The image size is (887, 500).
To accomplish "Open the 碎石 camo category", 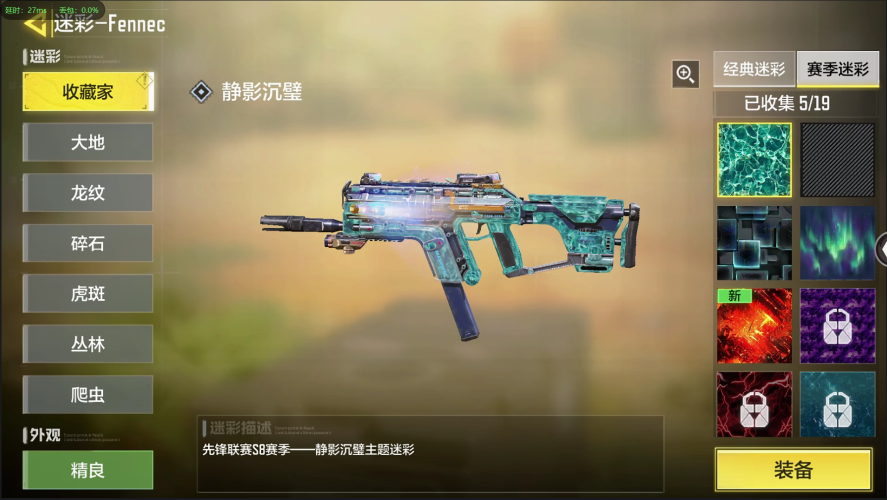I will coord(88,243).
